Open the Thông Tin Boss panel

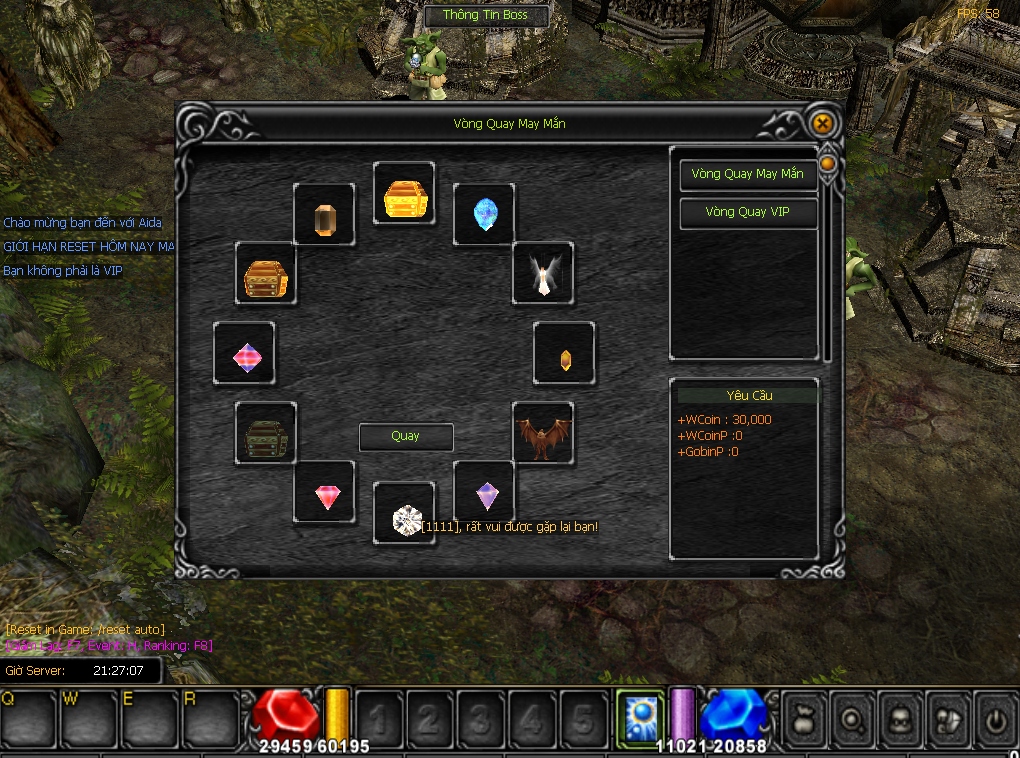pyautogui.click(x=485, y=15)
